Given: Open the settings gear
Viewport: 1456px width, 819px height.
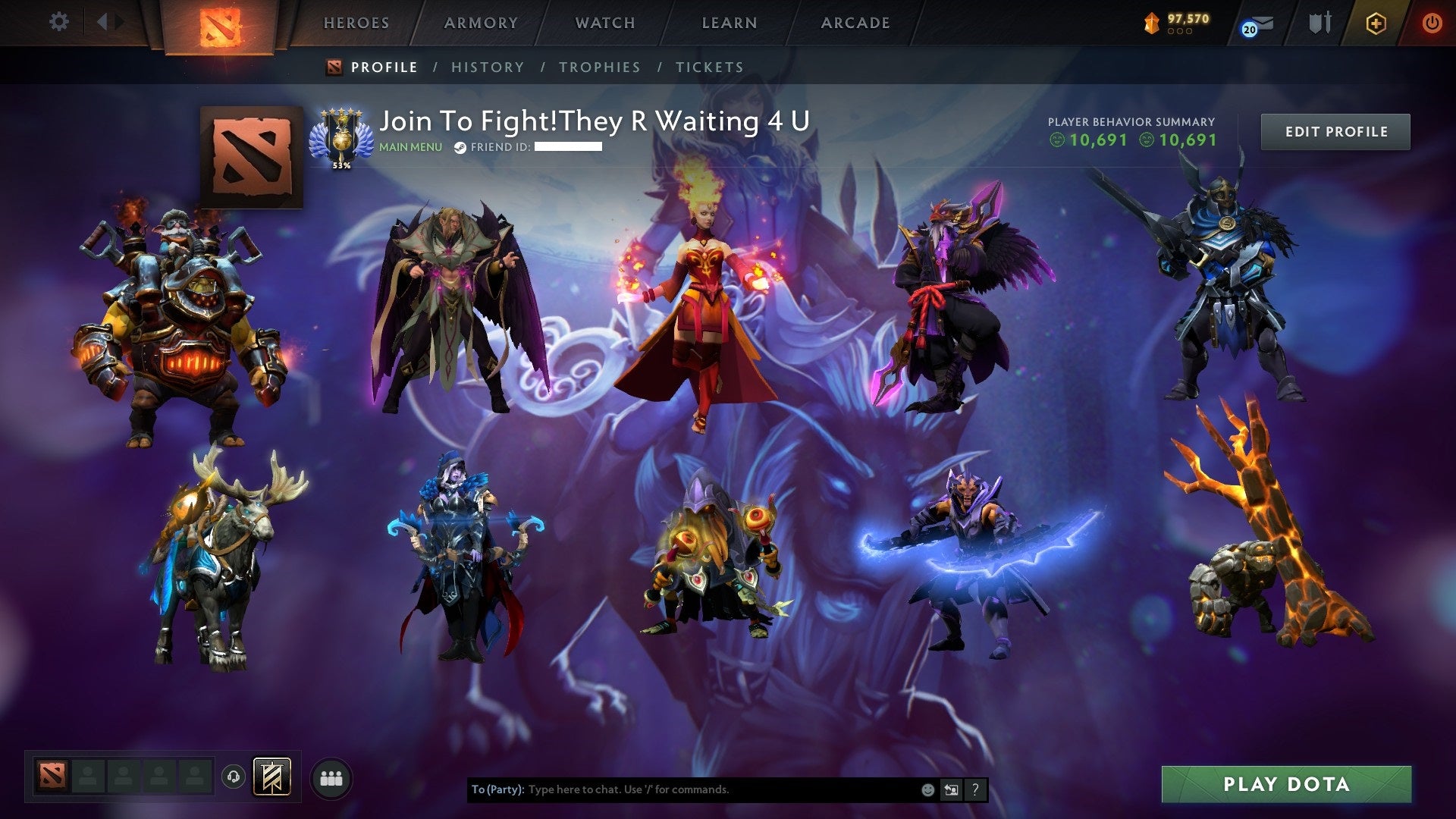Looking at the screenshot, I should (x=59, y=21).
